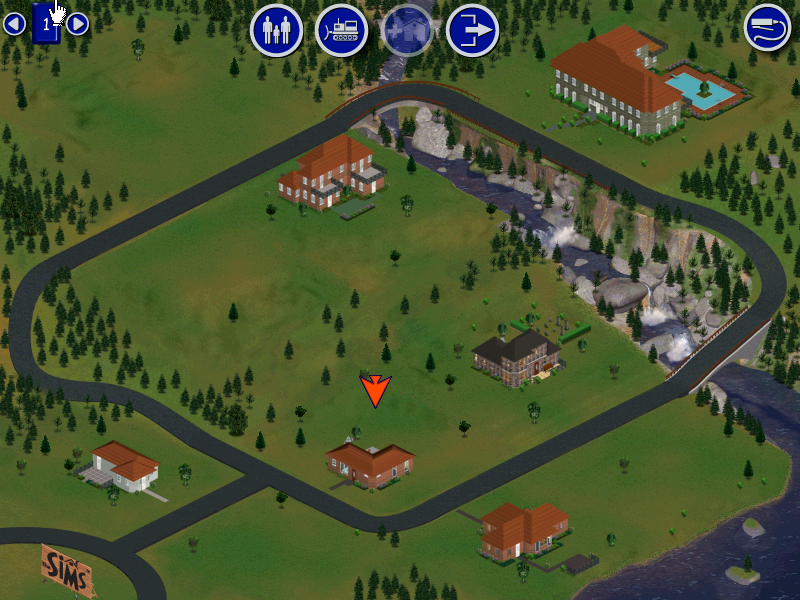Activate the bulldozer evict button

(341, 30)
